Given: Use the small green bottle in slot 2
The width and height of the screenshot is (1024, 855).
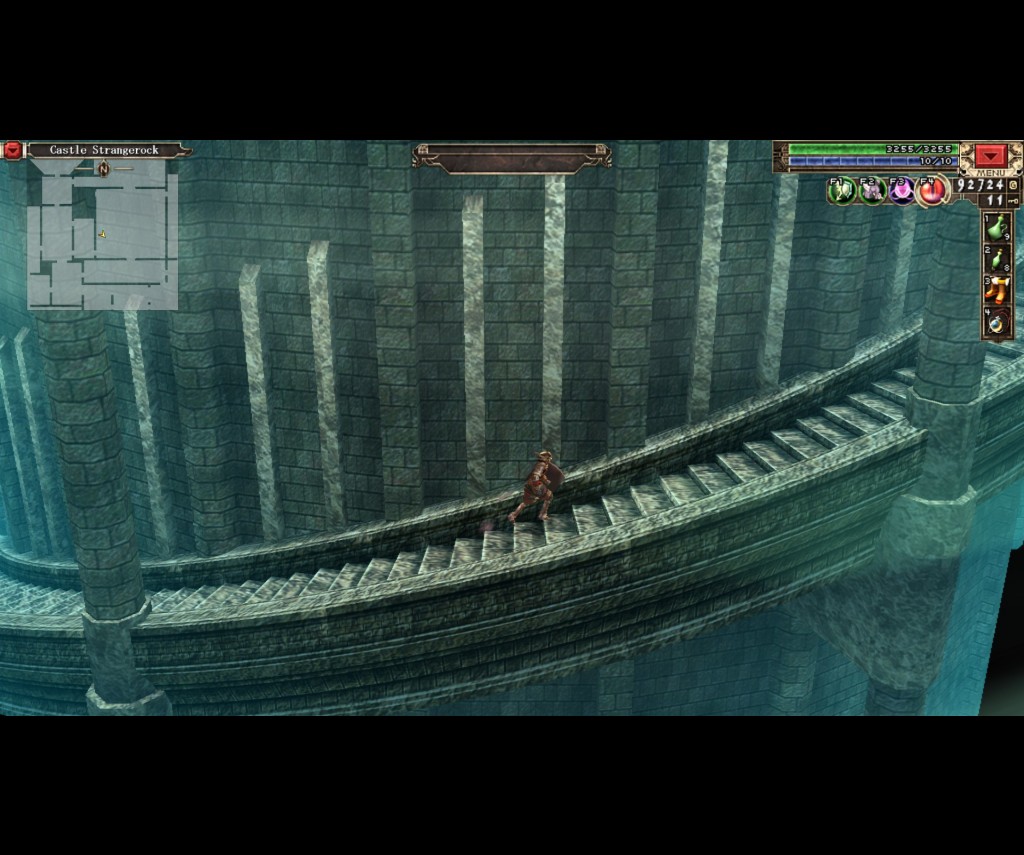Looking at the screenshot, I should (997, 259).
